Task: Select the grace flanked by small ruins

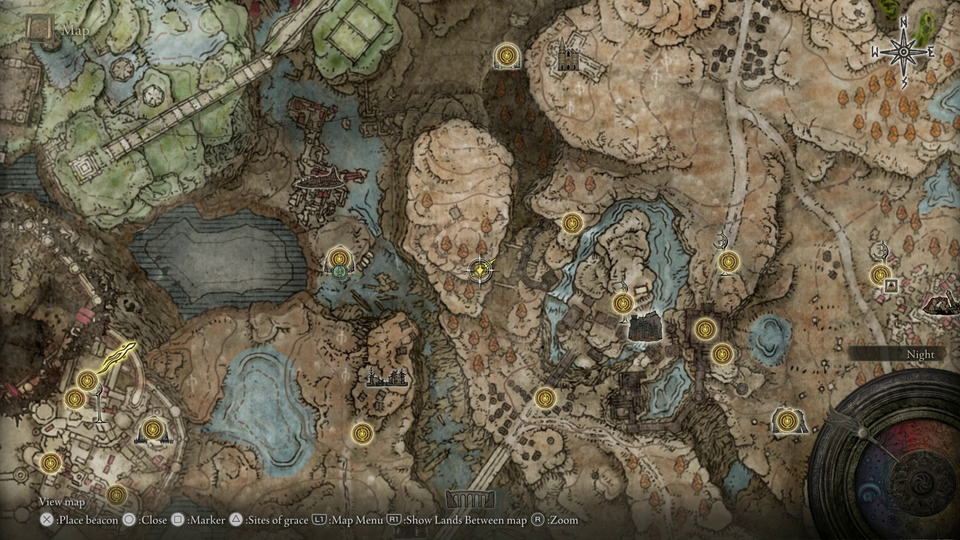Action: (x=152, y=429)
